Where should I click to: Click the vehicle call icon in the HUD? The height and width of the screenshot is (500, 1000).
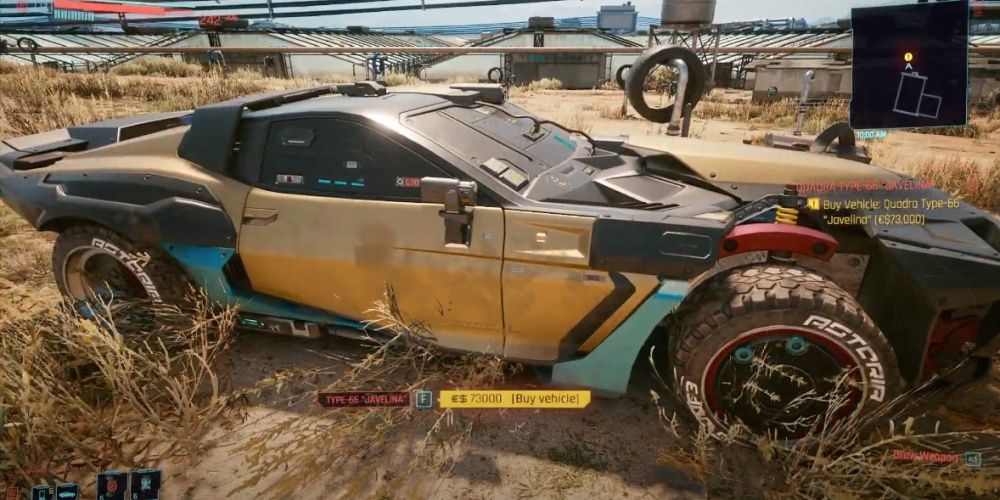point(67,492)
